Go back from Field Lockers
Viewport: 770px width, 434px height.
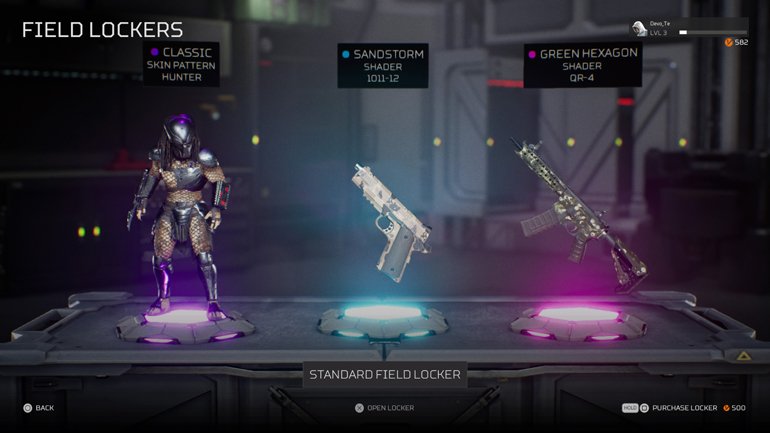(x=38, y=408)
